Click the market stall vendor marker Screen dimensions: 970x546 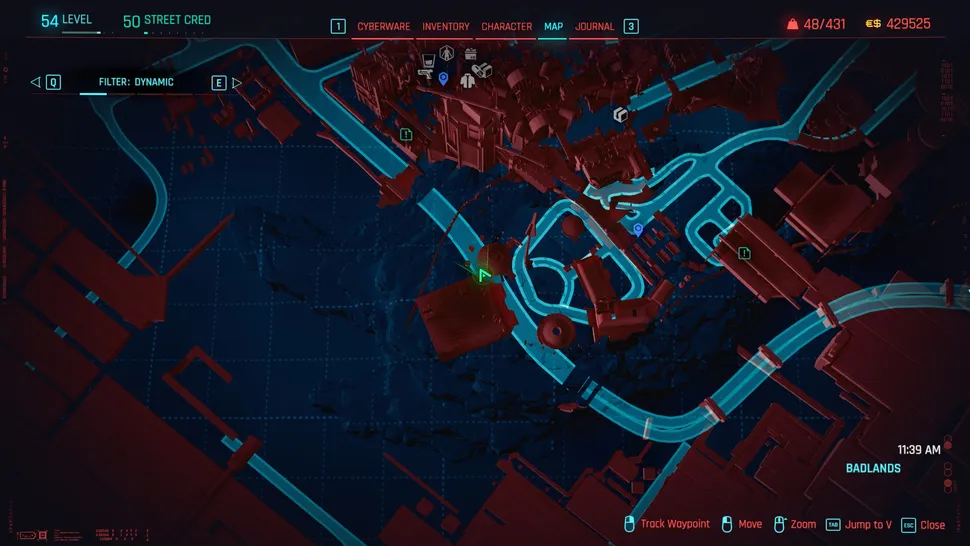click(x=471, y=54)
